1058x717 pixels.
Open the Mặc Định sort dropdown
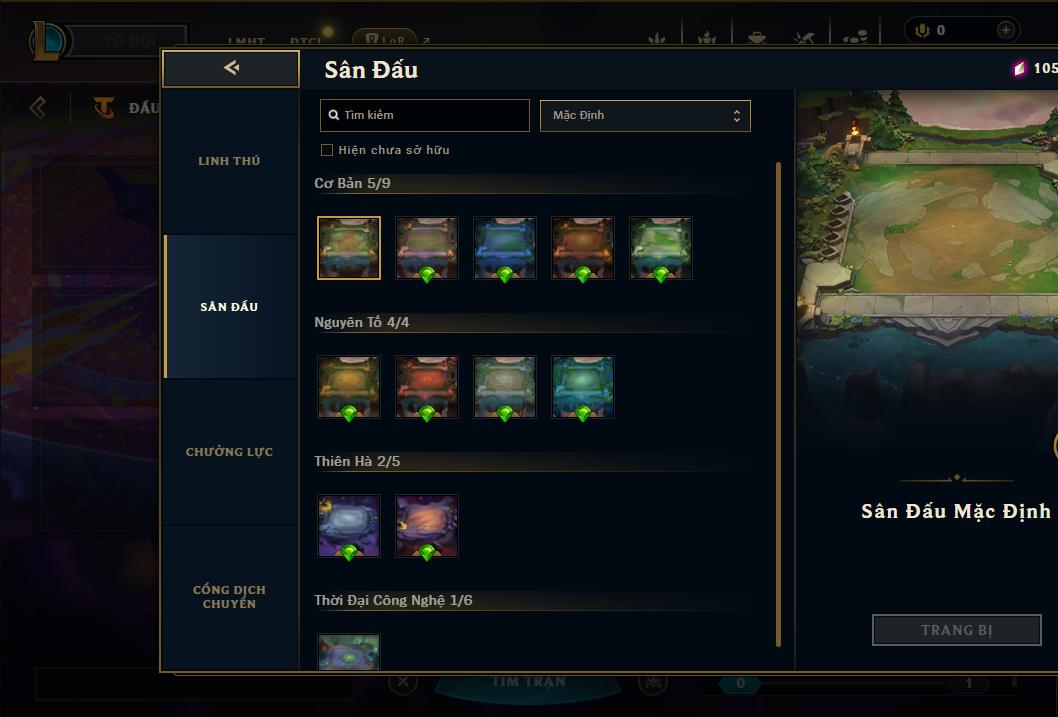645,115
